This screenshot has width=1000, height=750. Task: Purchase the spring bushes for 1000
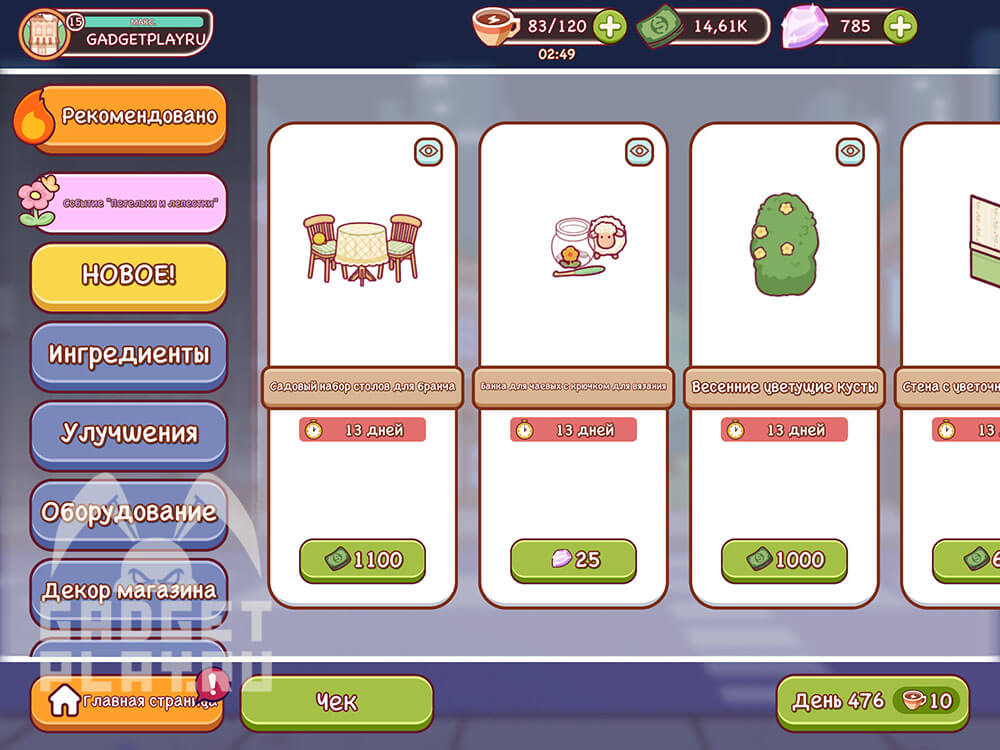coord(784,560)
